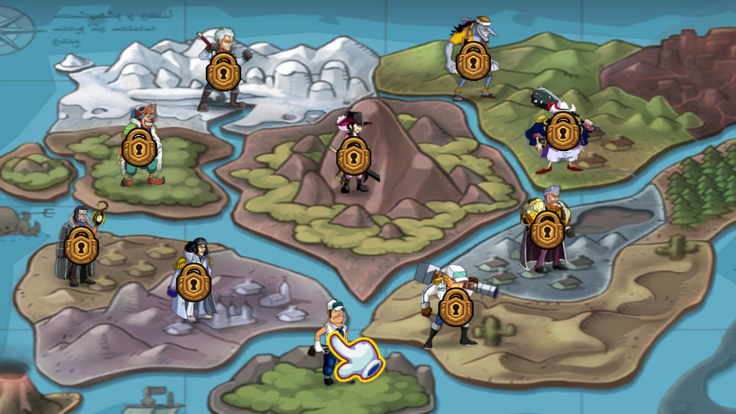Choose the locked golden-armored opponent on the grey swamp
This screenshot has width=736, height=414.
[x=546, y=230]
